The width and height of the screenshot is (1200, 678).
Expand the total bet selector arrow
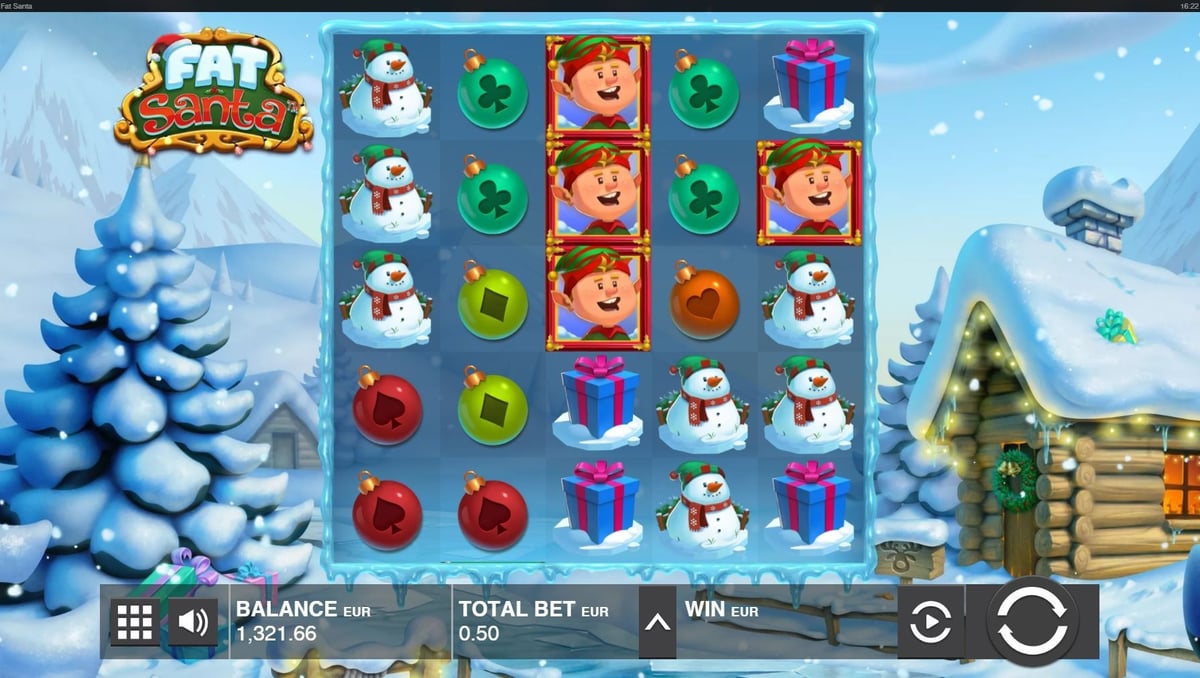click(657, 622)
